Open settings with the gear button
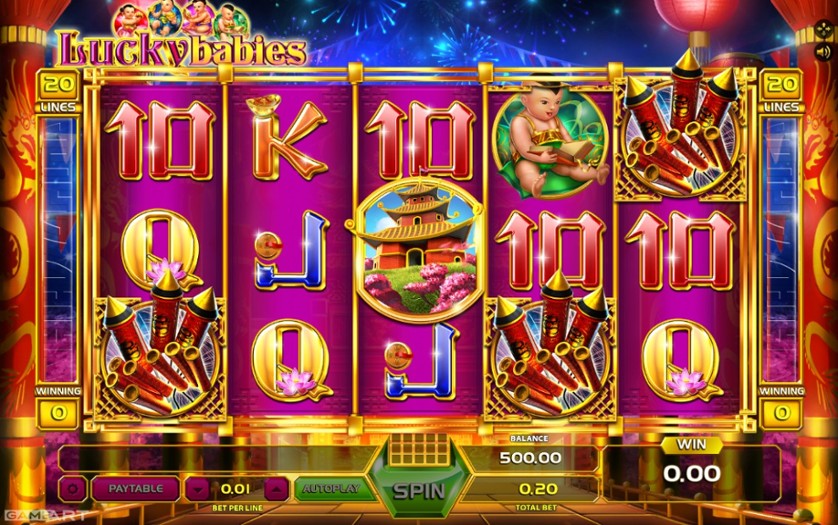 73,489
